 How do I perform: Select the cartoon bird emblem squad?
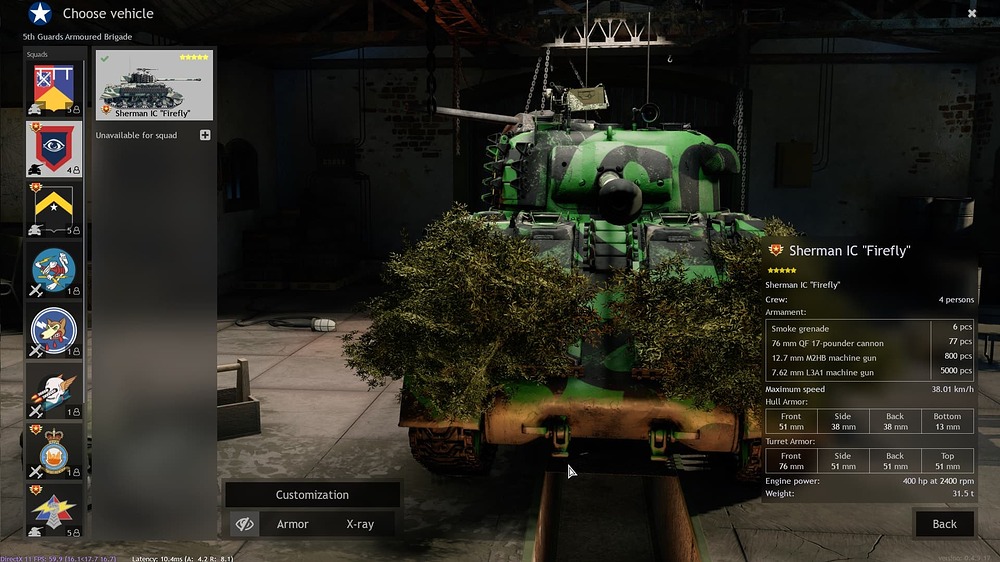click(54, 270)
